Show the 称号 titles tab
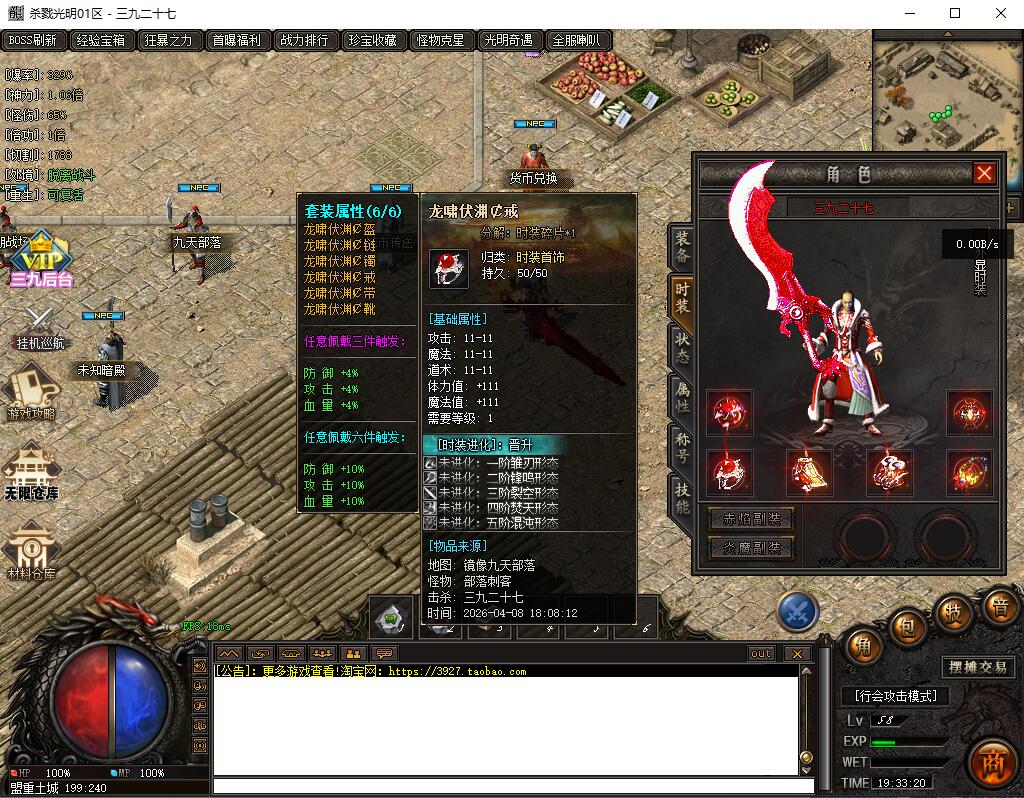The height and width of the screenshot is (798, 1024). click(682, 445)
